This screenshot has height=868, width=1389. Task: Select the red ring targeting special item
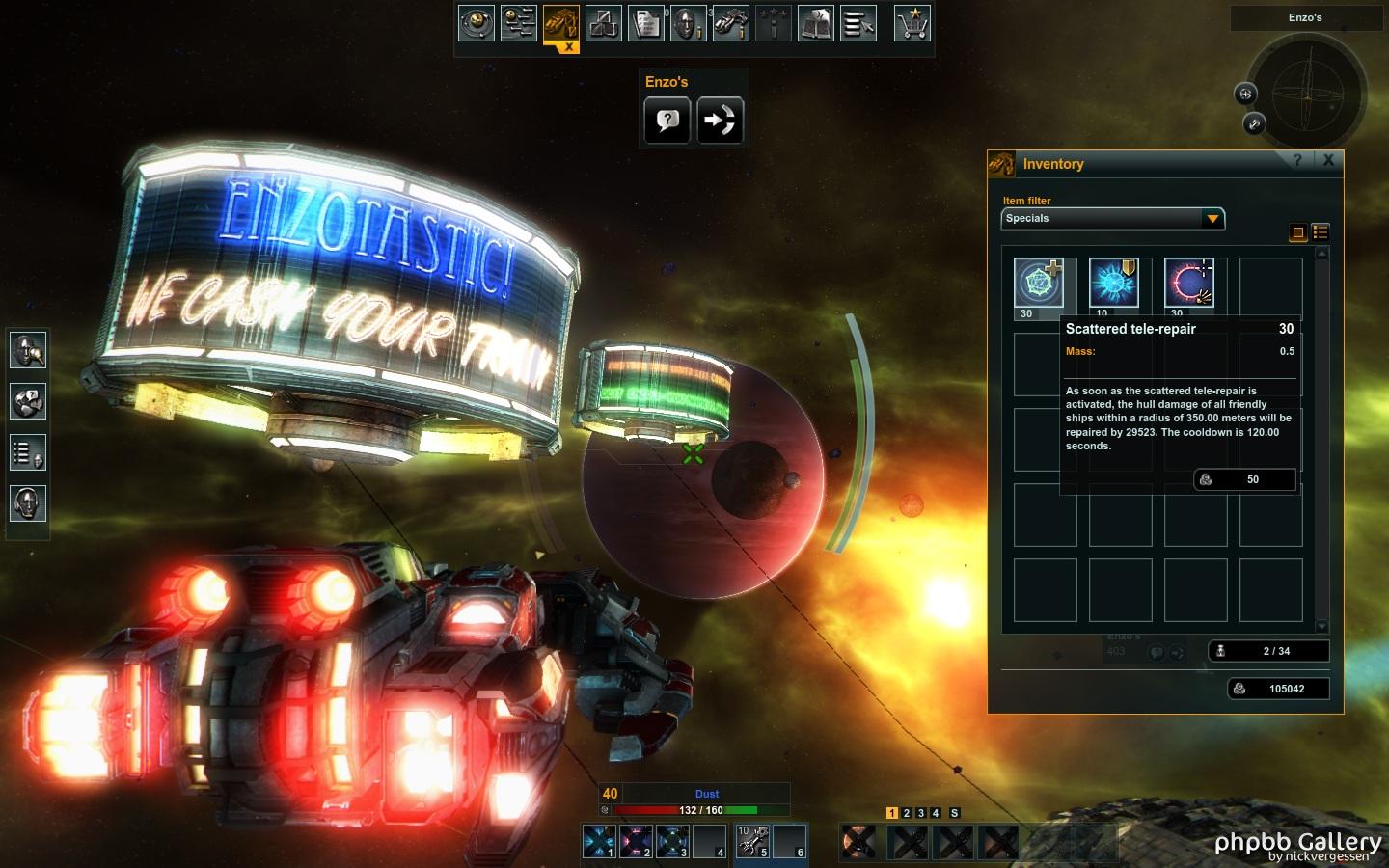tap(1189, 284)
